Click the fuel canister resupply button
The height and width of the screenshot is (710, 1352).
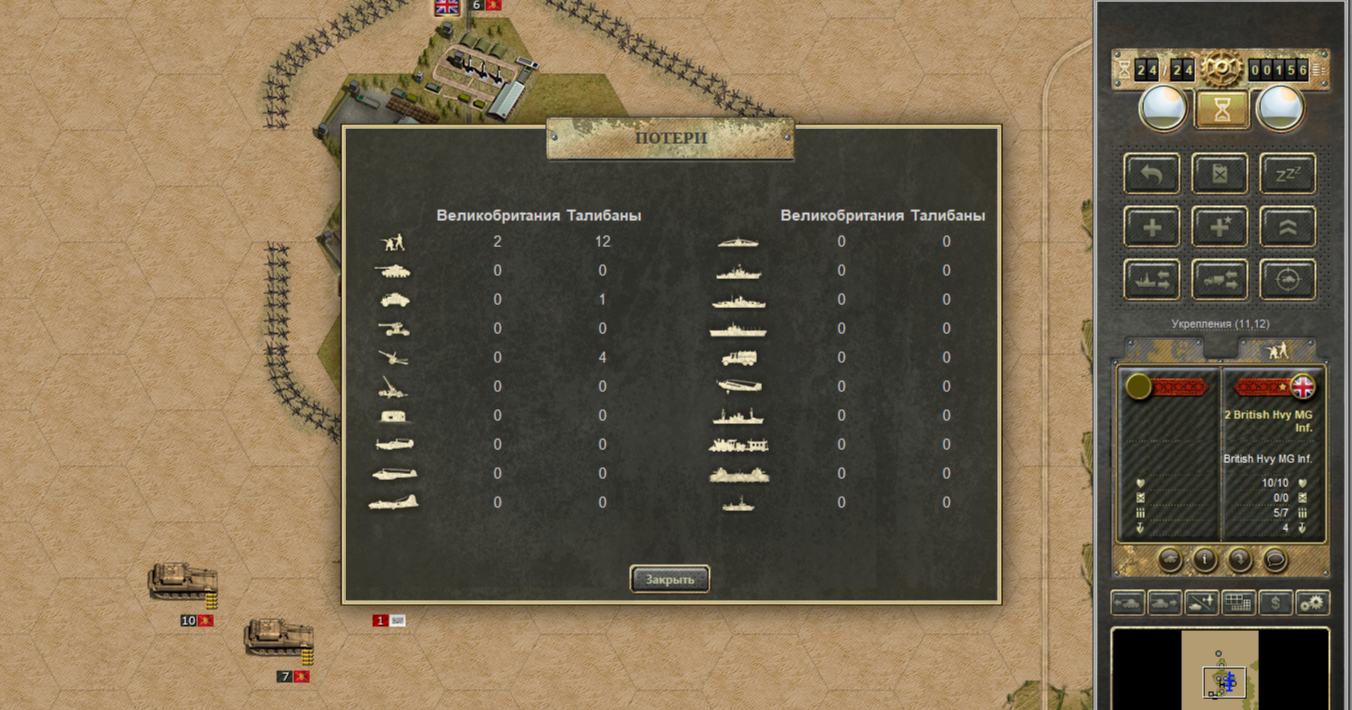(1219, 174)
